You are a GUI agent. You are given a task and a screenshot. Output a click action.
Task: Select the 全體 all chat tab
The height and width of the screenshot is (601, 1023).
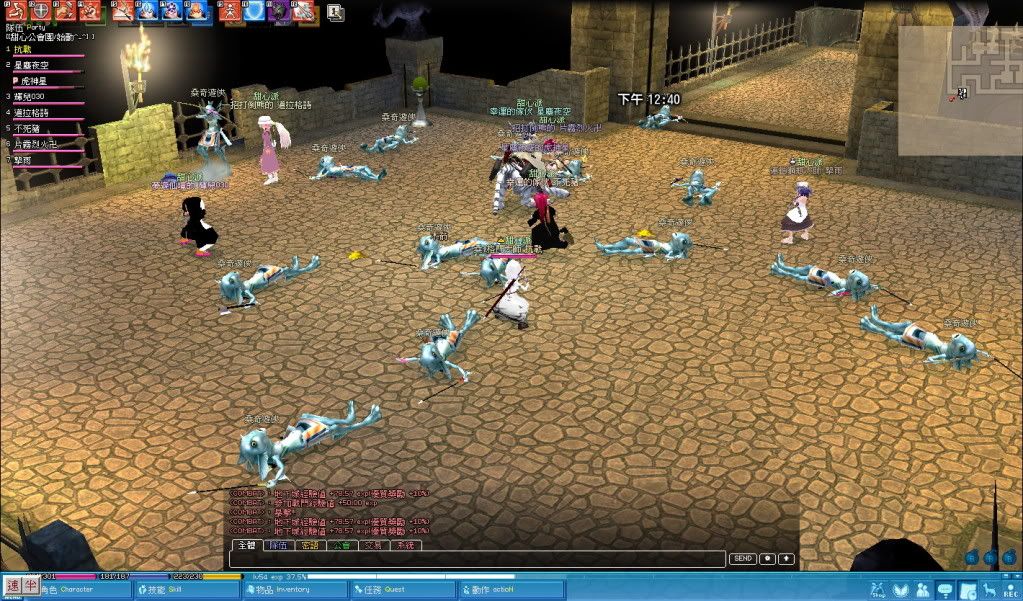click(245, 546)
